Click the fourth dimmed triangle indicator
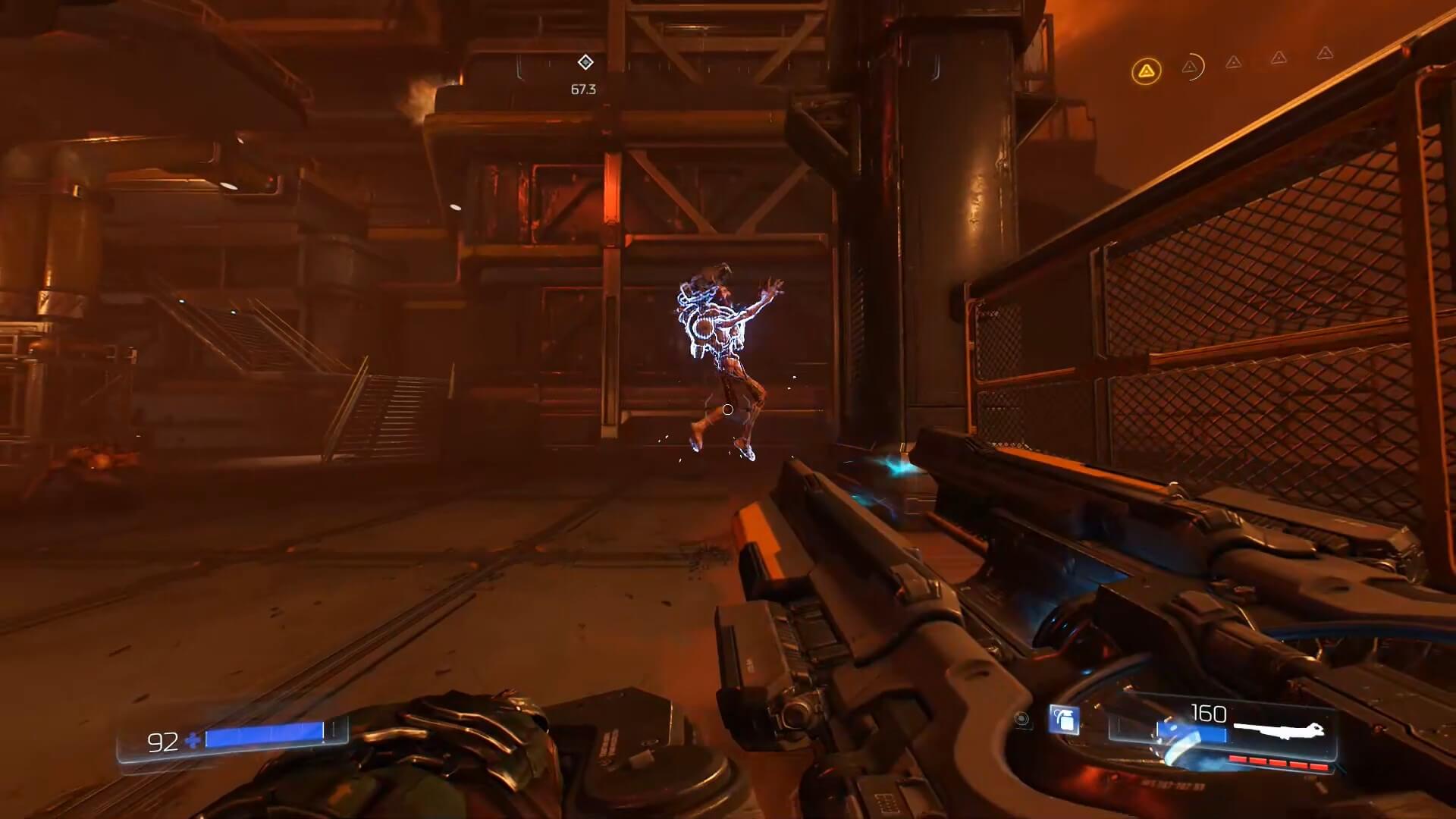The height and width of the screenshot is (819, 1456). pos(1279,58)
